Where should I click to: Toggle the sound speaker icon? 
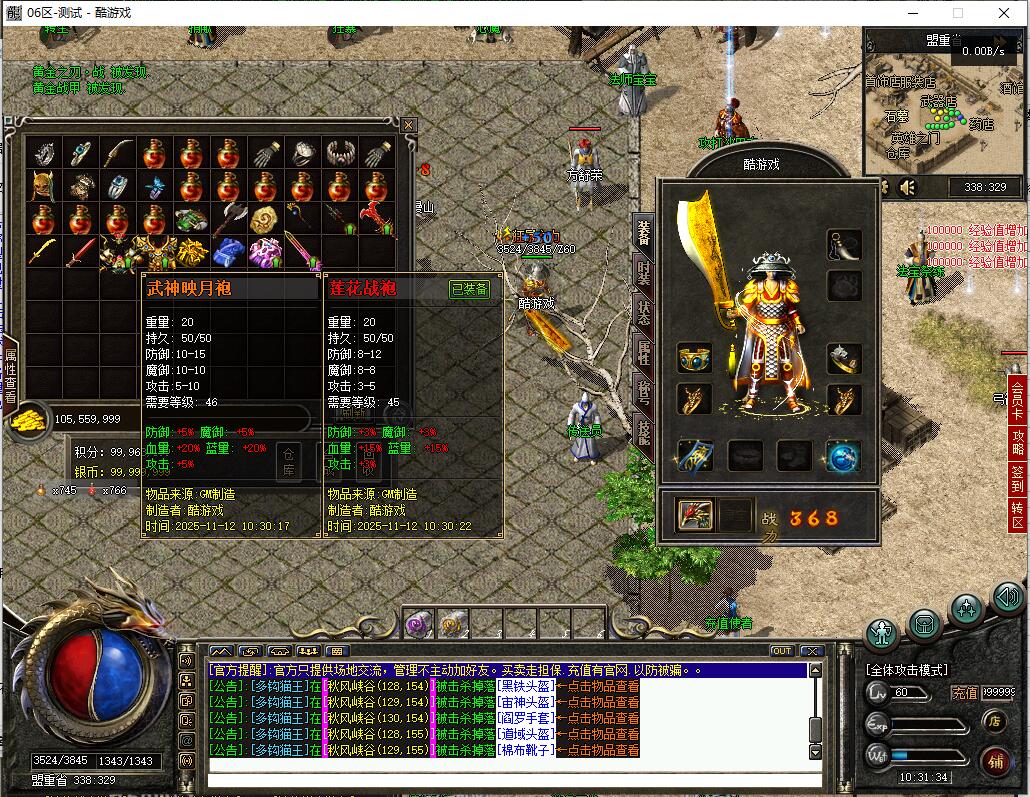(908, 187)
